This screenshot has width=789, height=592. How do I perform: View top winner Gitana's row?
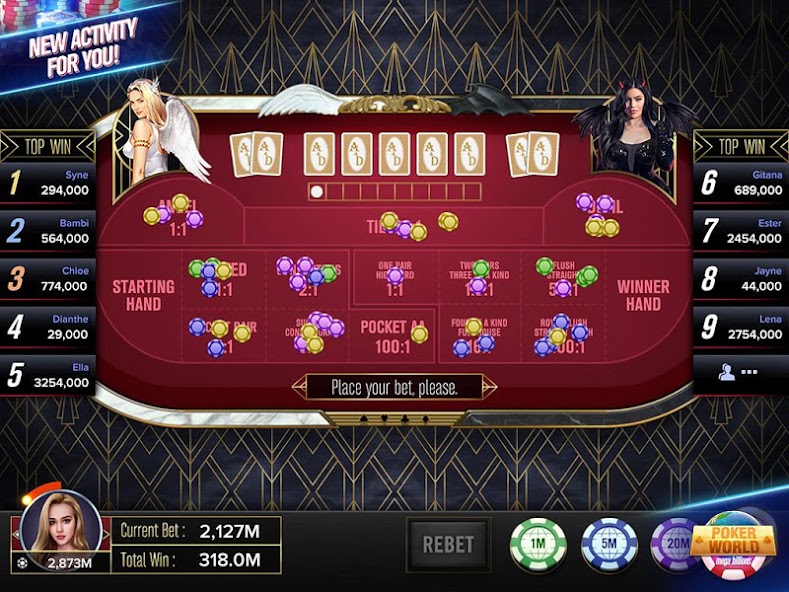coord(742,182)
